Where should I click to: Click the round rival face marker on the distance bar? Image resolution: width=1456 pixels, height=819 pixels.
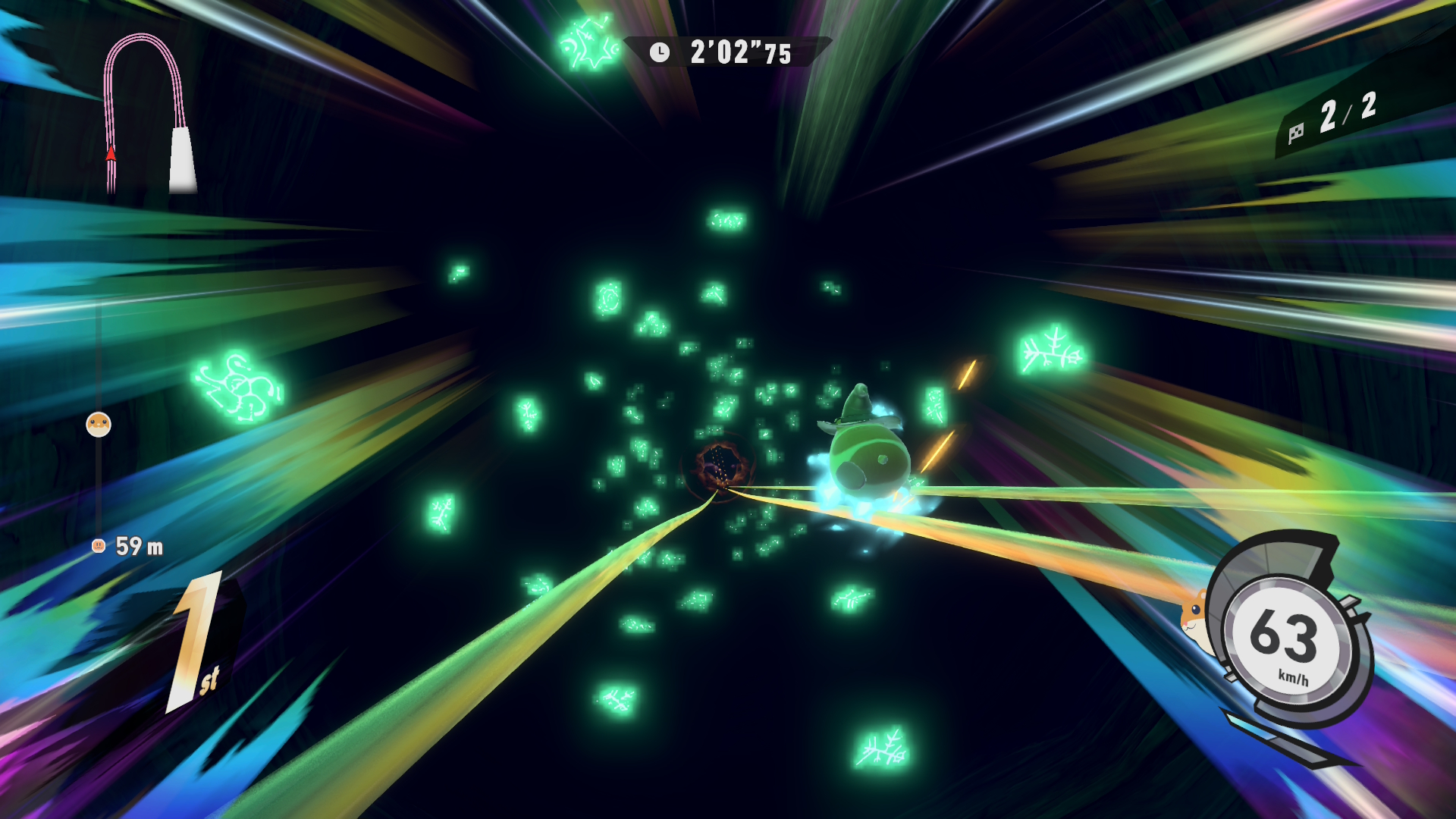99,424
